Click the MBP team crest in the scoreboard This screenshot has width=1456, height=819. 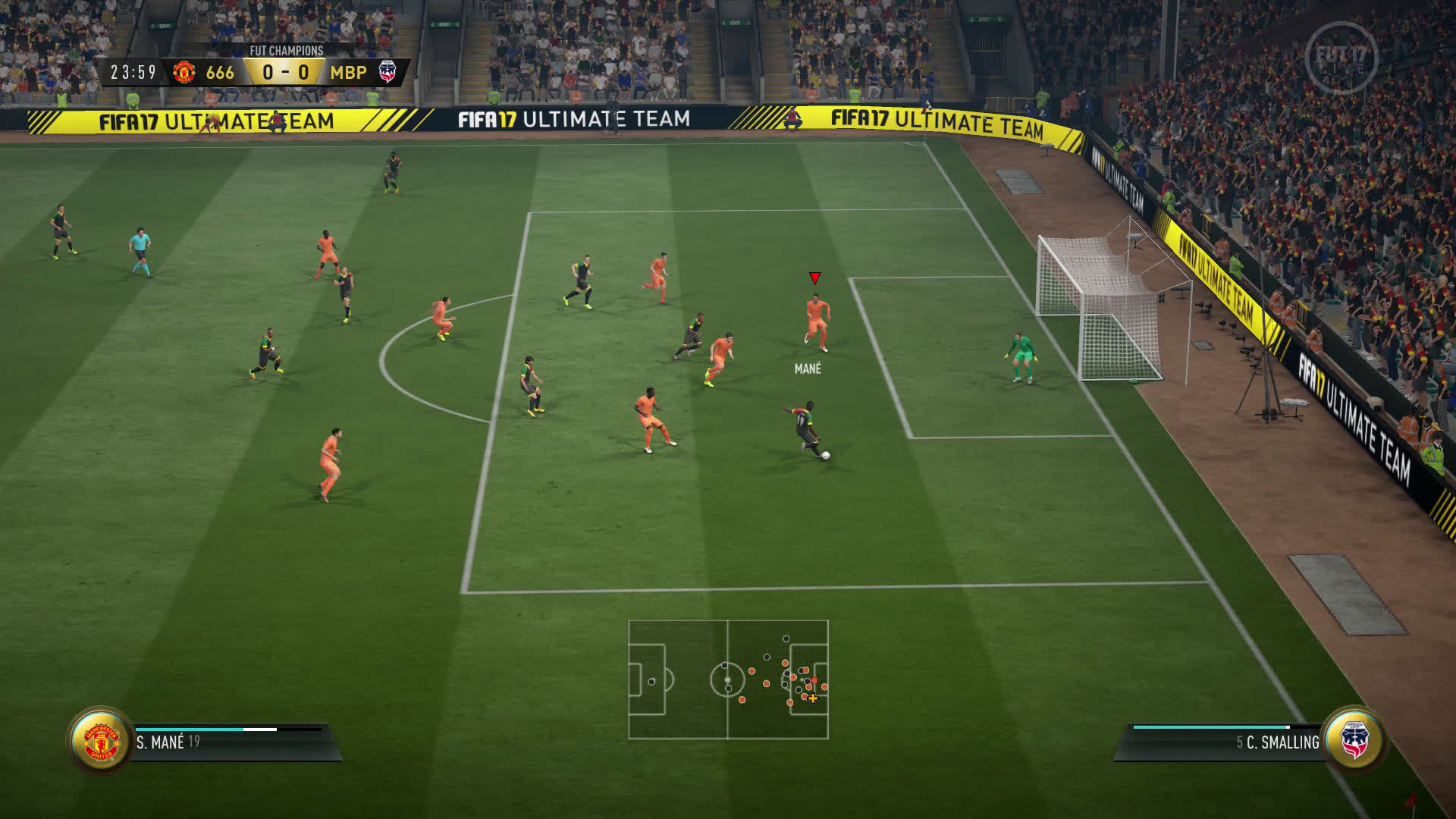point(388,72)
